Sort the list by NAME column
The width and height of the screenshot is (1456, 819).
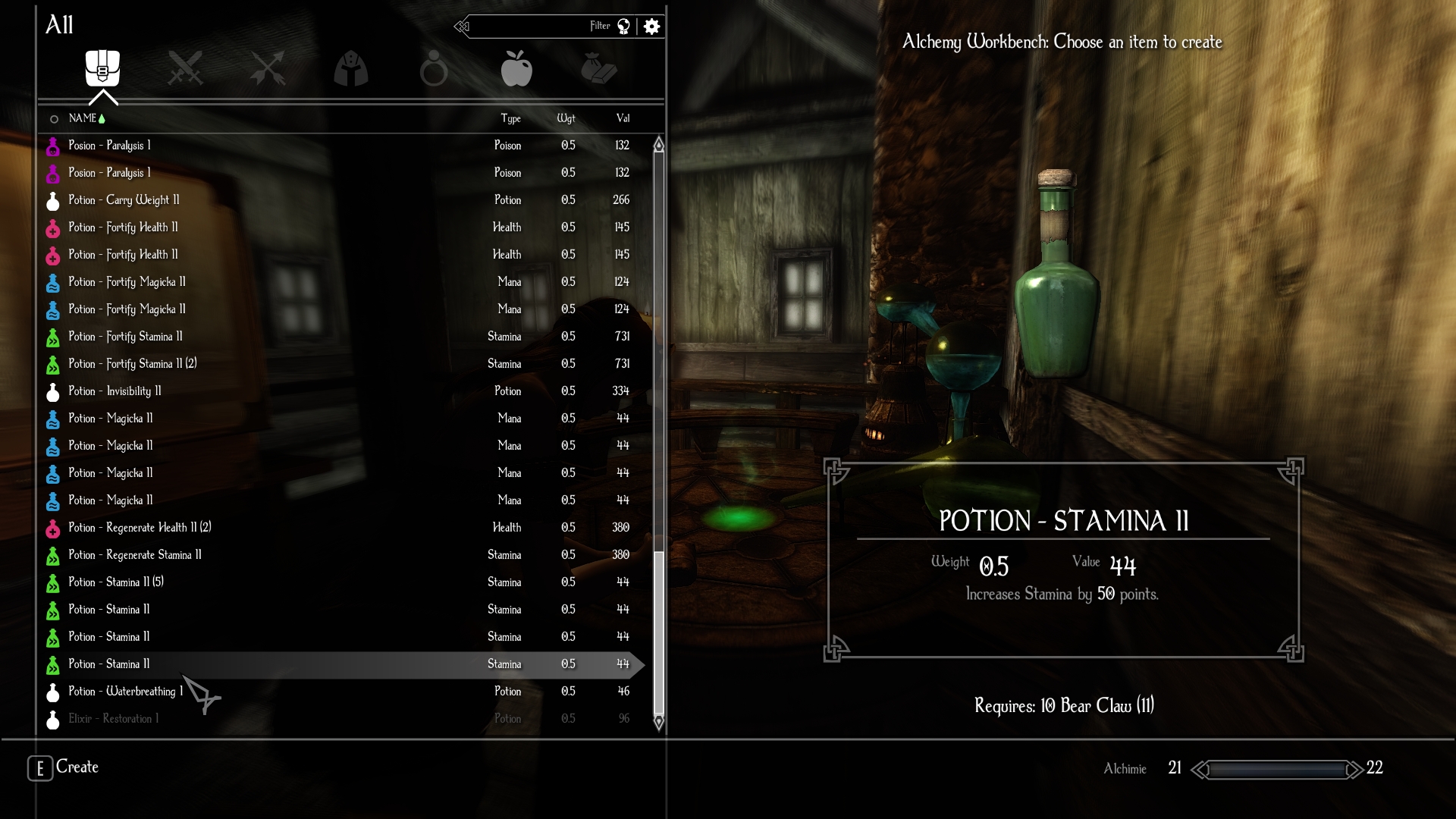(83, 118)
